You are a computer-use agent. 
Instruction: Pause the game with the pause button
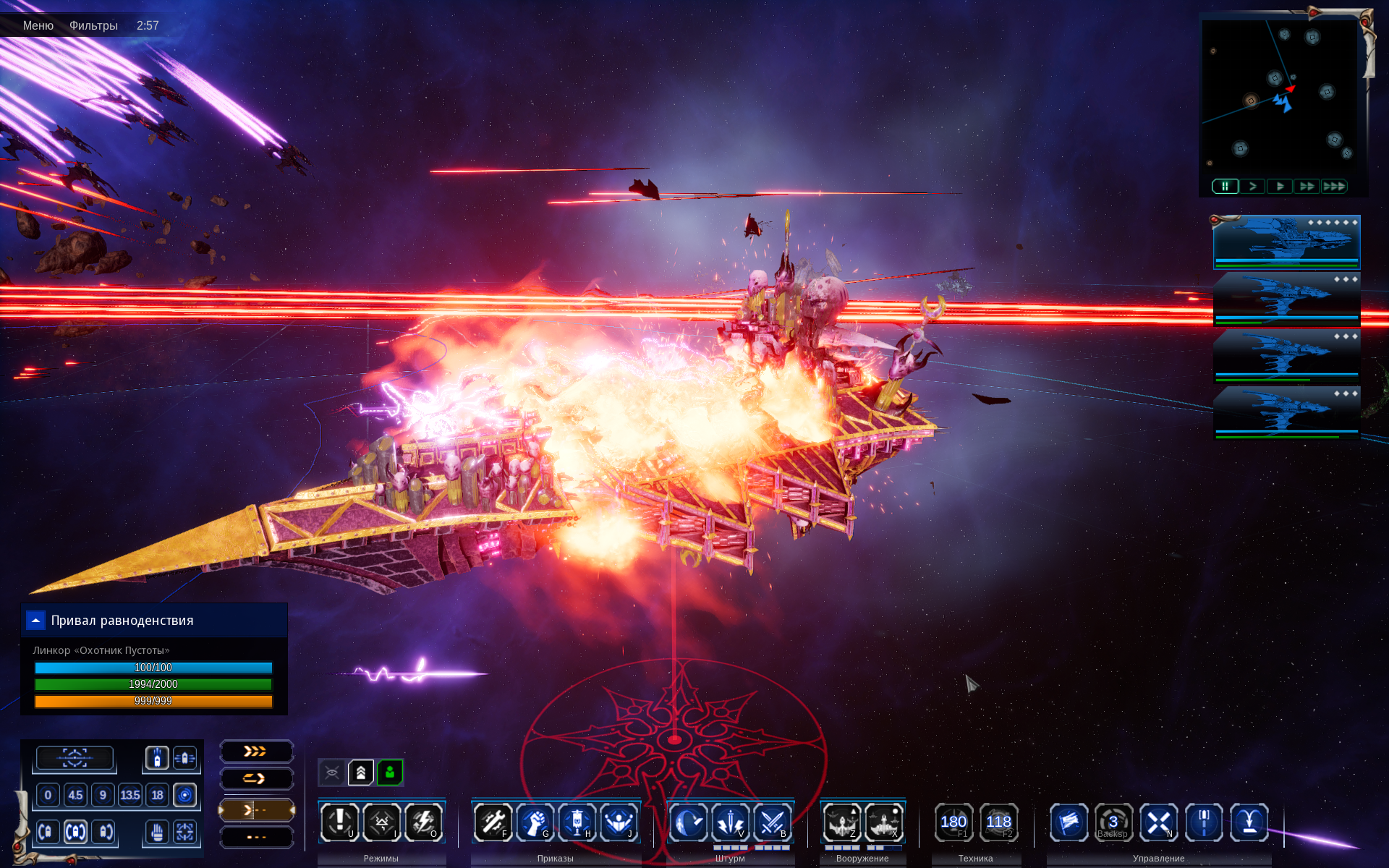pyautogui.click(x=1225, y=186)
